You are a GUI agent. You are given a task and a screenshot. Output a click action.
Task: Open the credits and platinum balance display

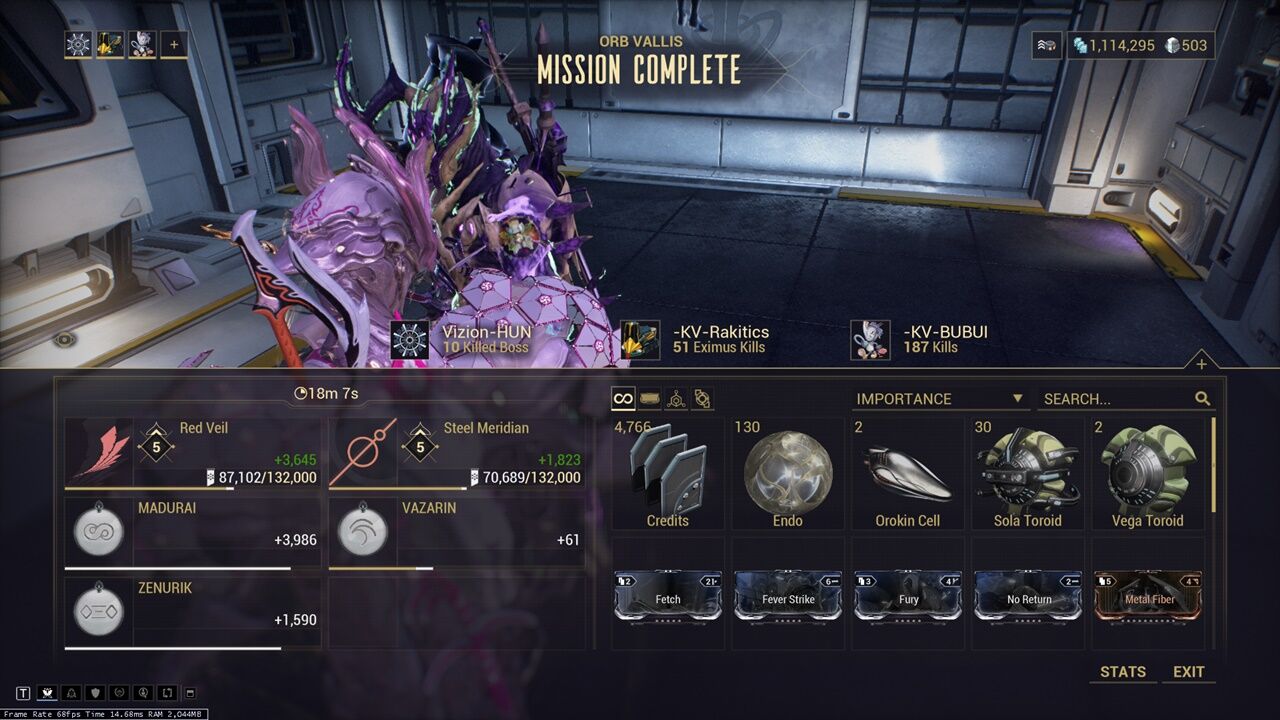1140,45
